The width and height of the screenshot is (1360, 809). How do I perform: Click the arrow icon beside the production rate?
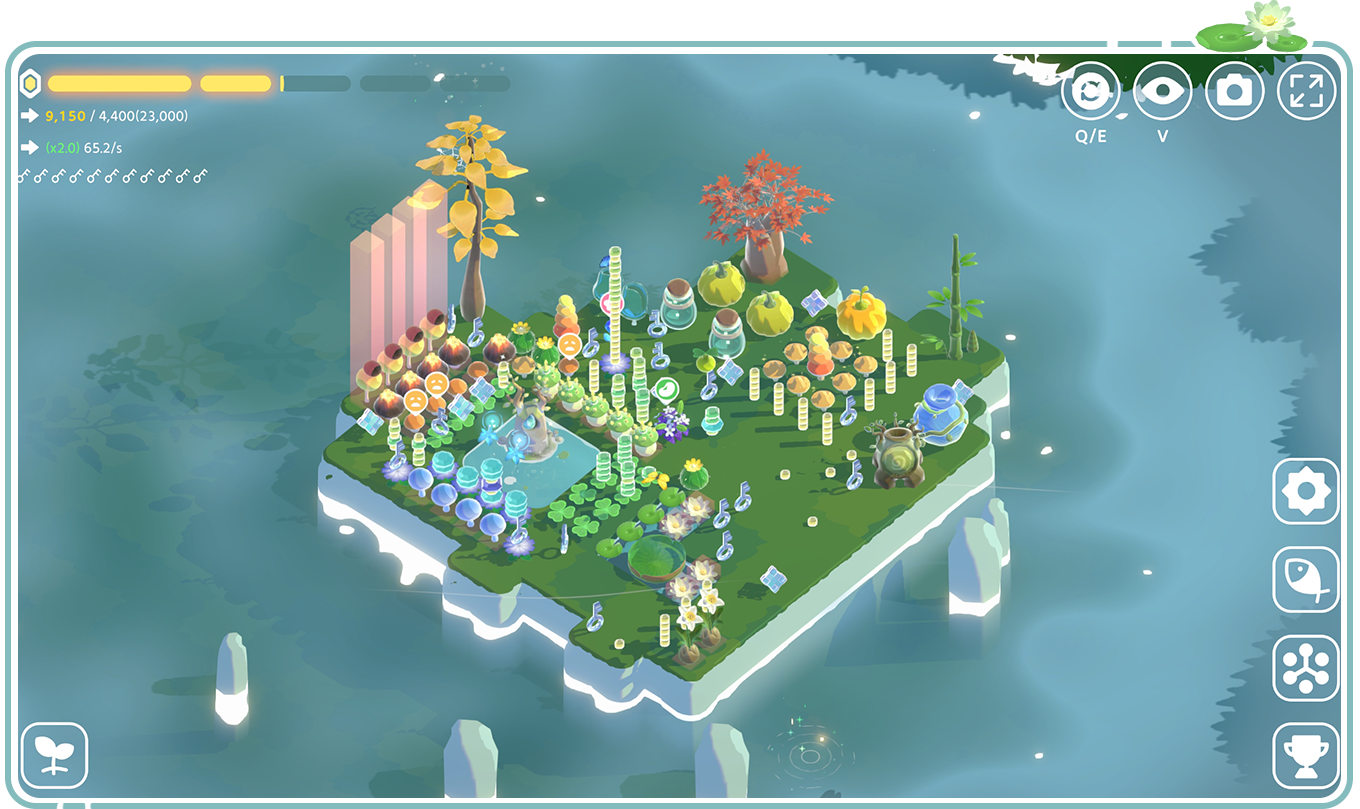pos(27,149)
